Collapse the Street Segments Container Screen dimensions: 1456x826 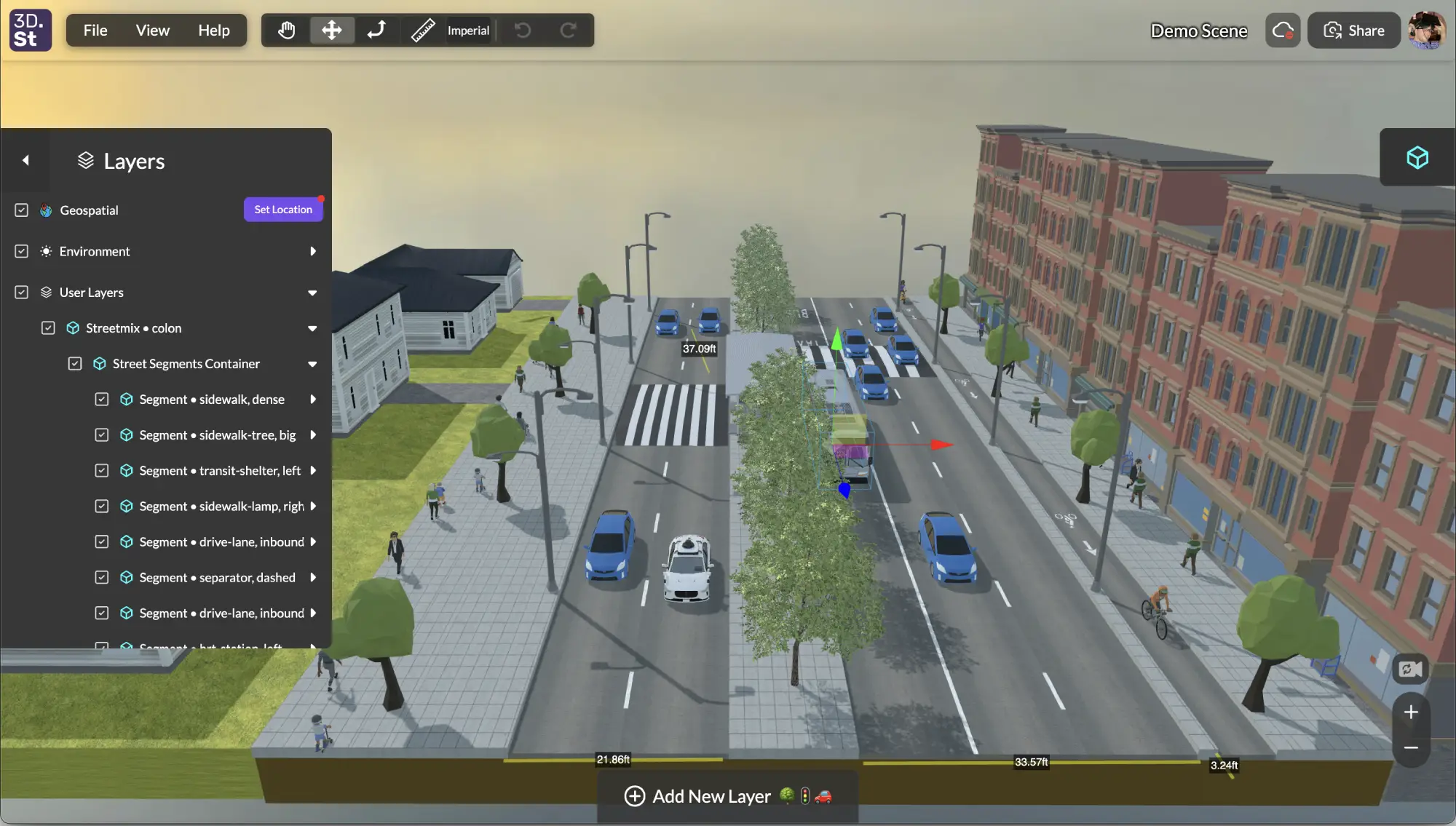[312, 364]
